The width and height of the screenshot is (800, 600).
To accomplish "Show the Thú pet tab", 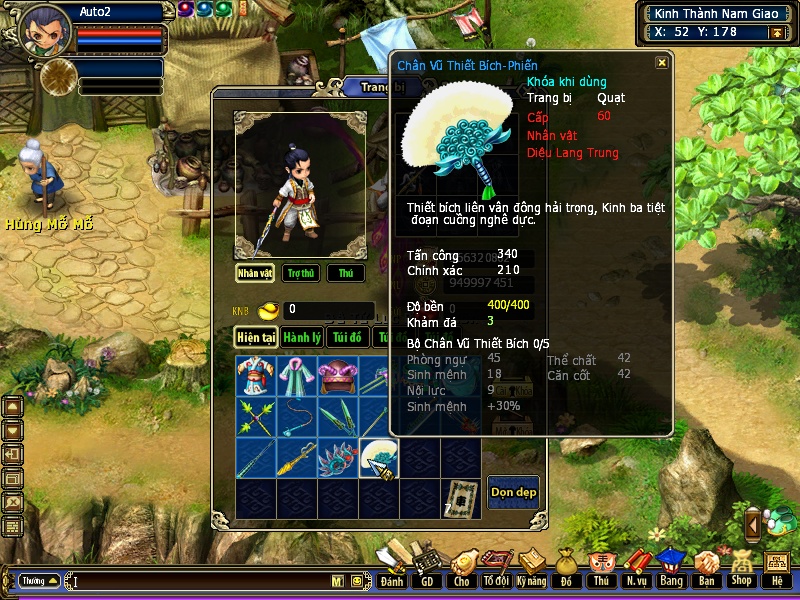I will (x=345, y=273).
